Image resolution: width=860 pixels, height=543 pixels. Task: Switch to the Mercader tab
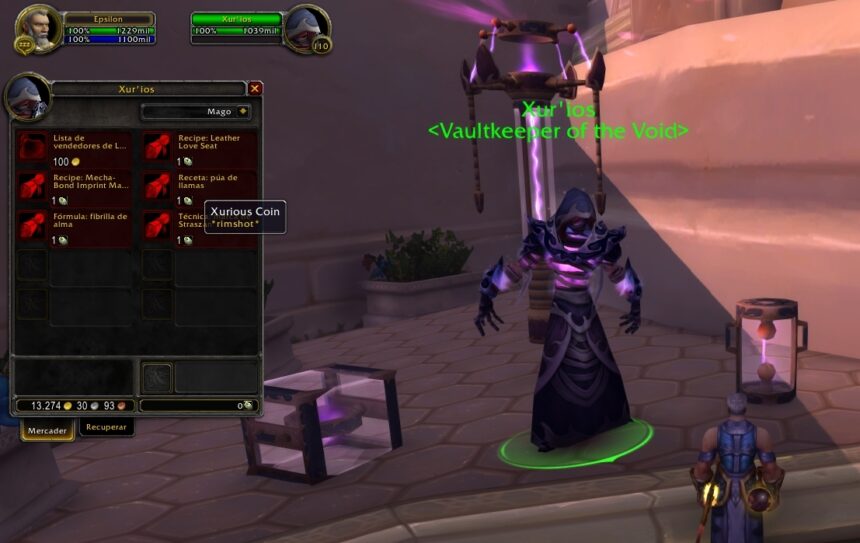click(x=47, y=431)
